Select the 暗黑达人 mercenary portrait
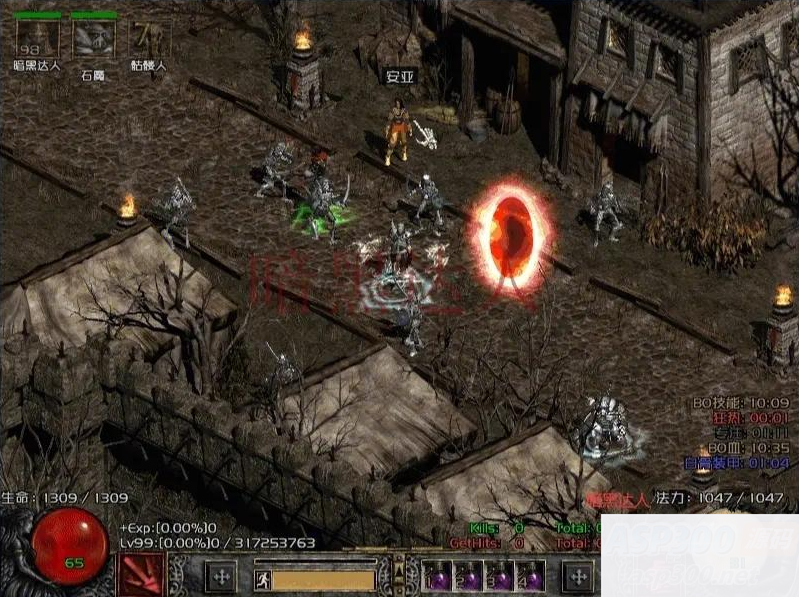Image resolution: width=799 pixels, height=597 pixels. click(x=37, y=38)
